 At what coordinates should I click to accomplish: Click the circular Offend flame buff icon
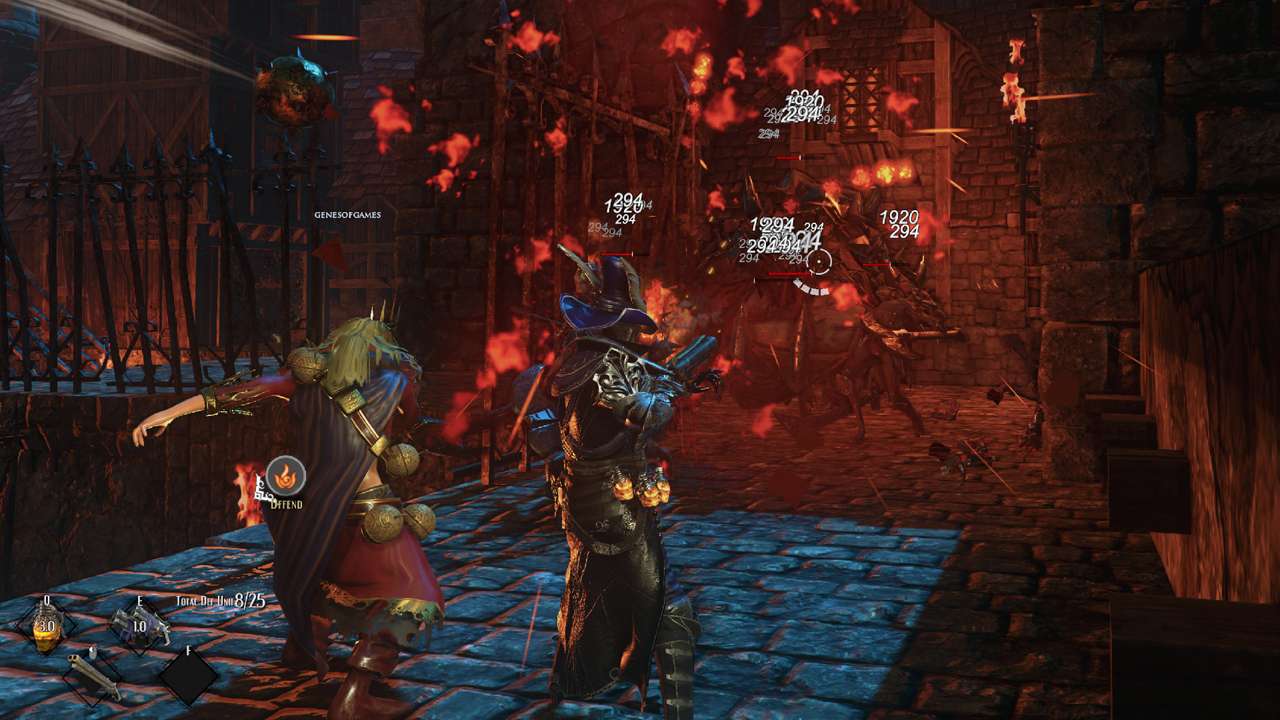tap(286, 476)
